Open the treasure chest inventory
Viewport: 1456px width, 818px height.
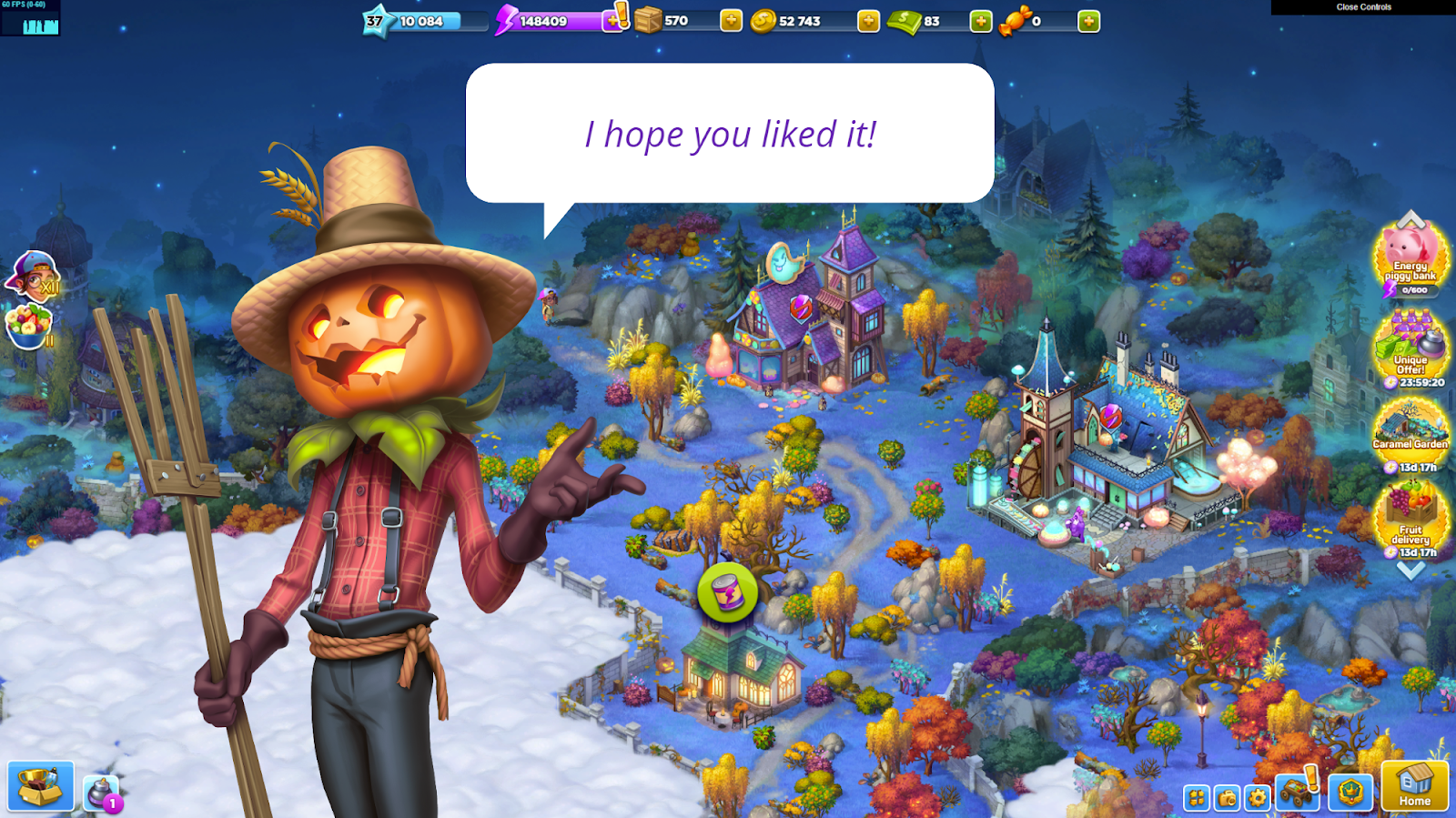(41, 786)
